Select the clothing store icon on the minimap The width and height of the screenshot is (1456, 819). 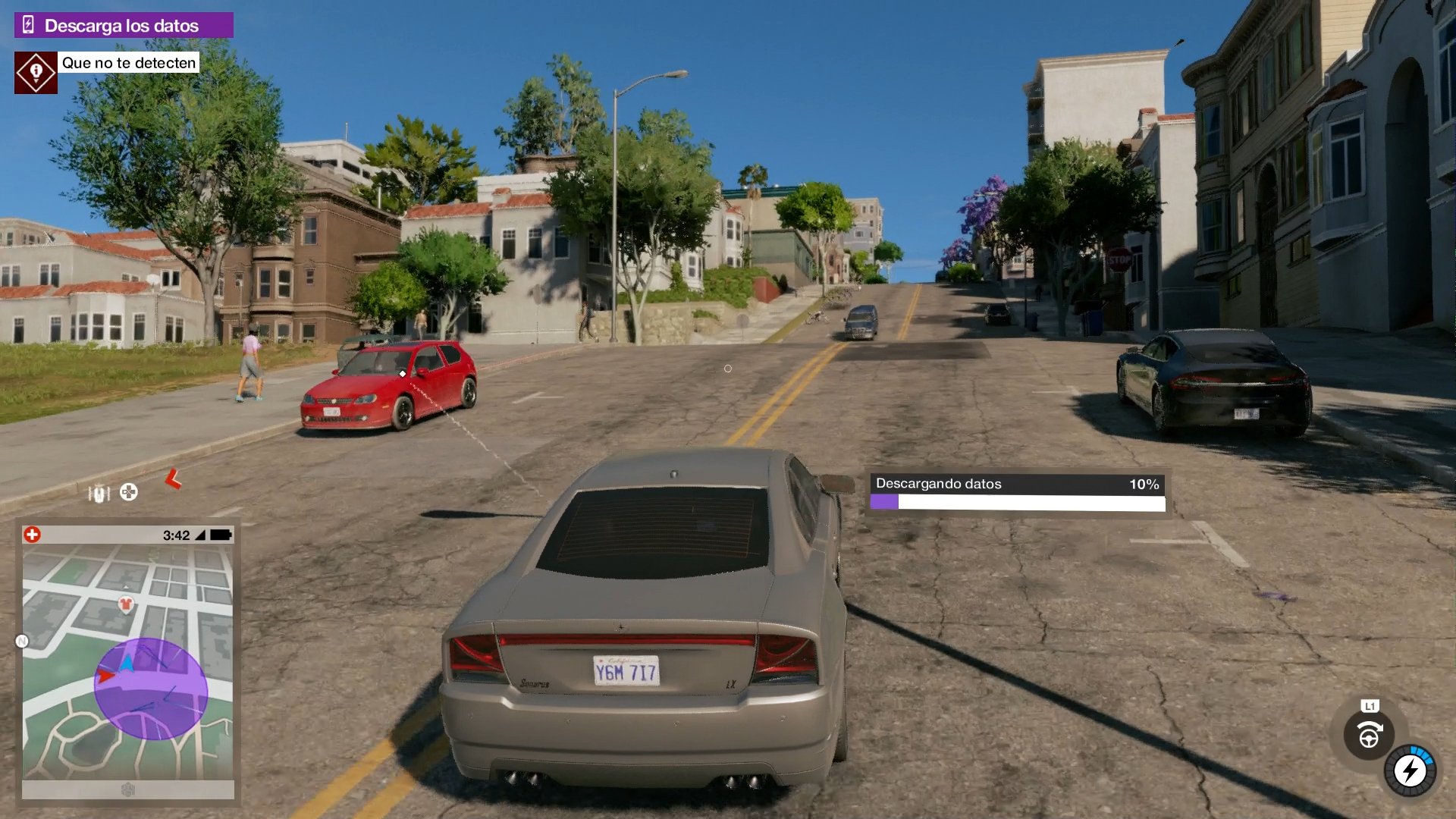point(126,603)
